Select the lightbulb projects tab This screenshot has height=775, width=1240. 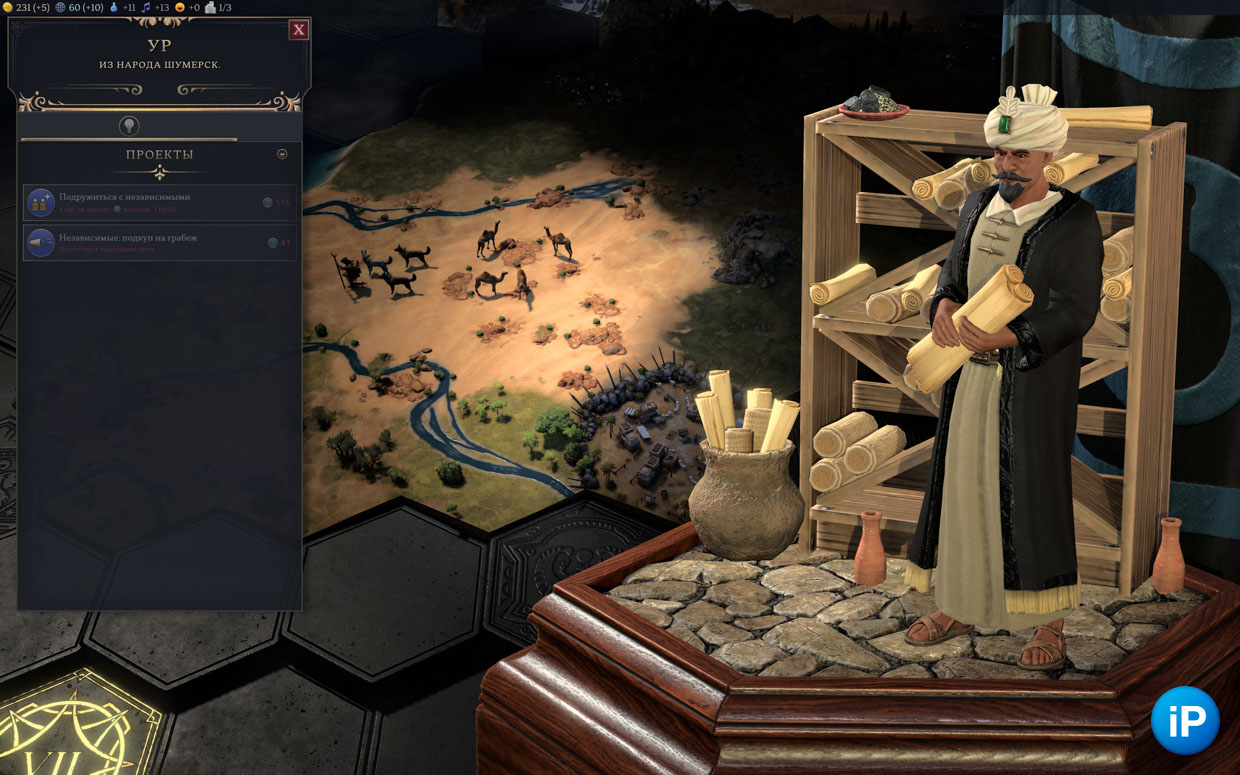[x=129, y=125]
